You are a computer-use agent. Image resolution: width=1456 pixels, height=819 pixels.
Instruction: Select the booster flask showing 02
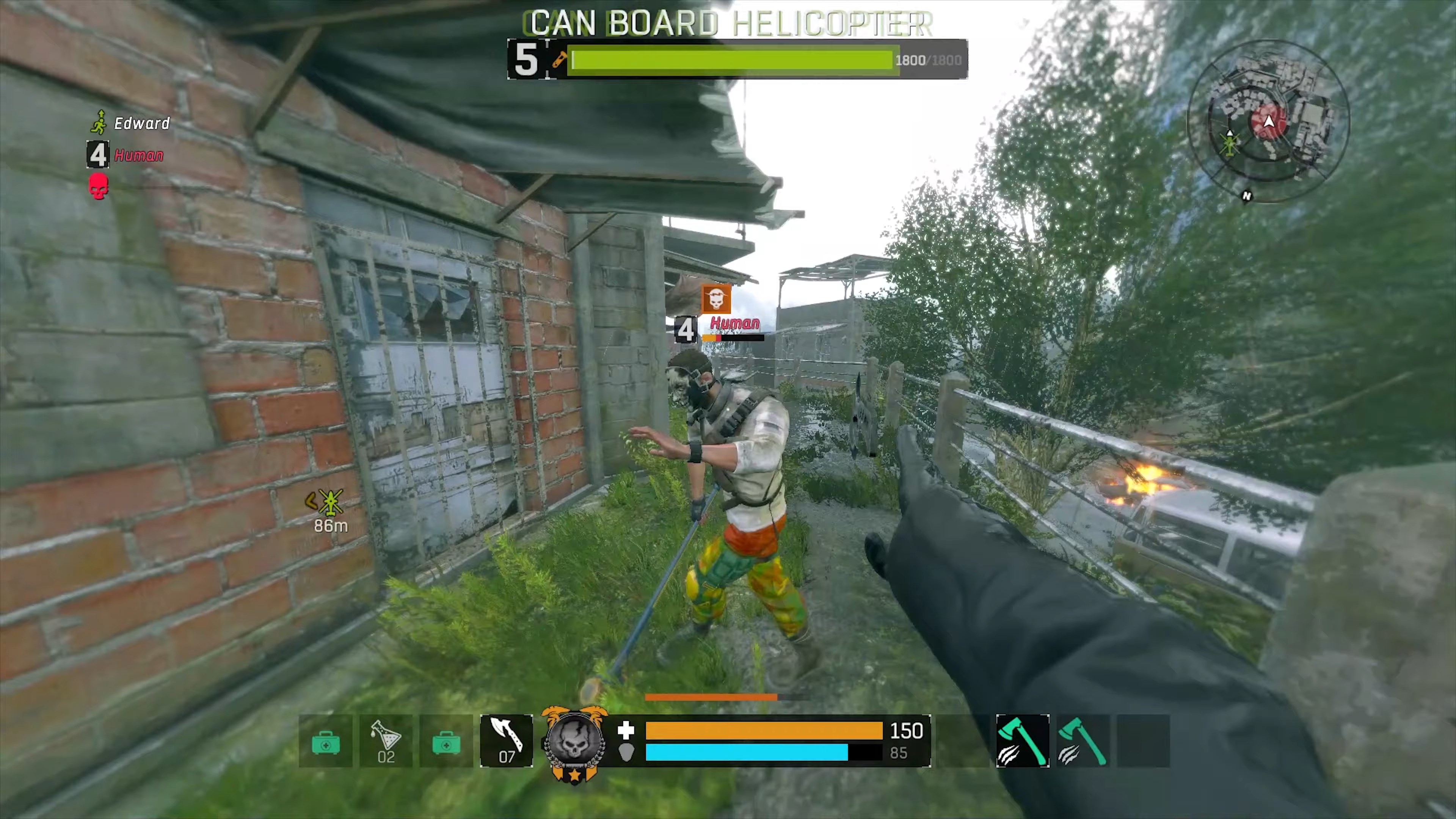[386, 742]
